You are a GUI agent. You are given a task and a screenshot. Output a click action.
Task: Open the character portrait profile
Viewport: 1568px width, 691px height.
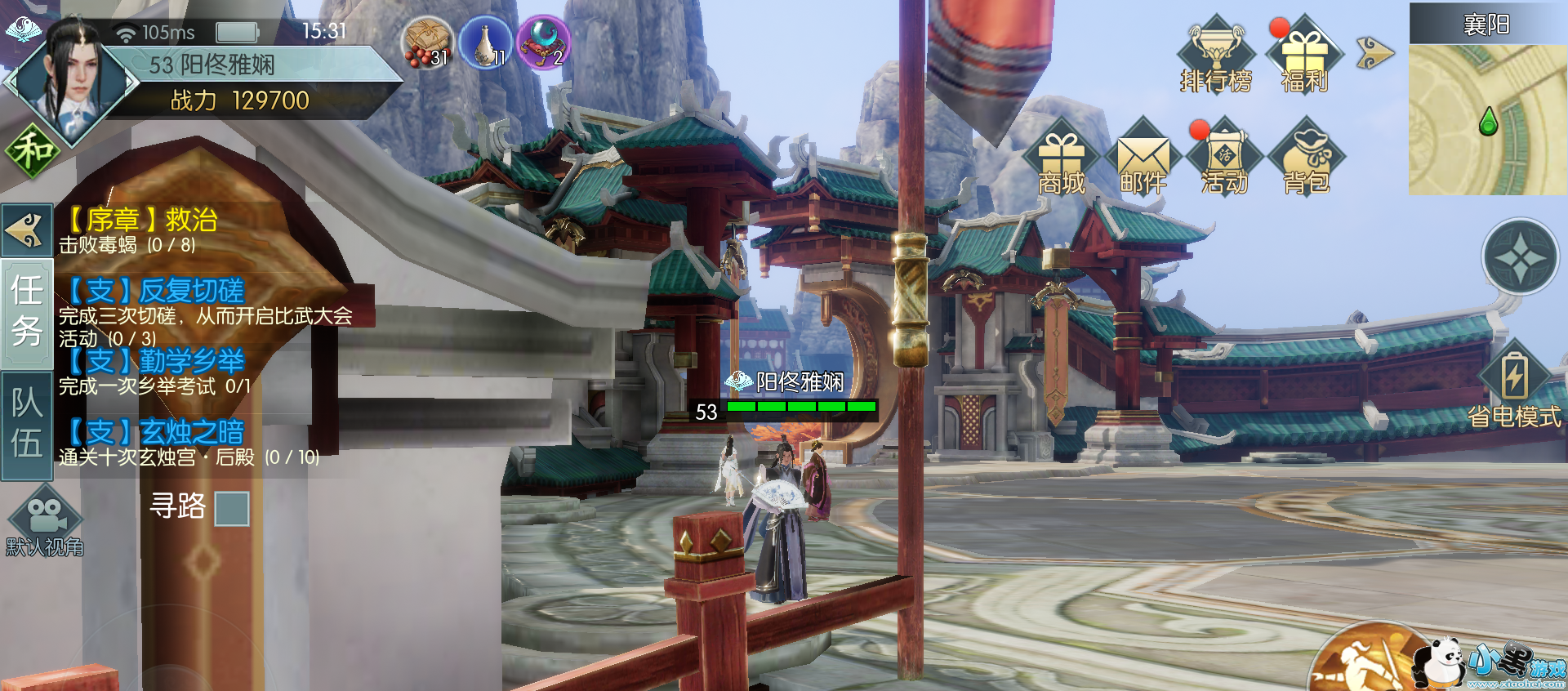pyautogui.click(x=72, y=80)
